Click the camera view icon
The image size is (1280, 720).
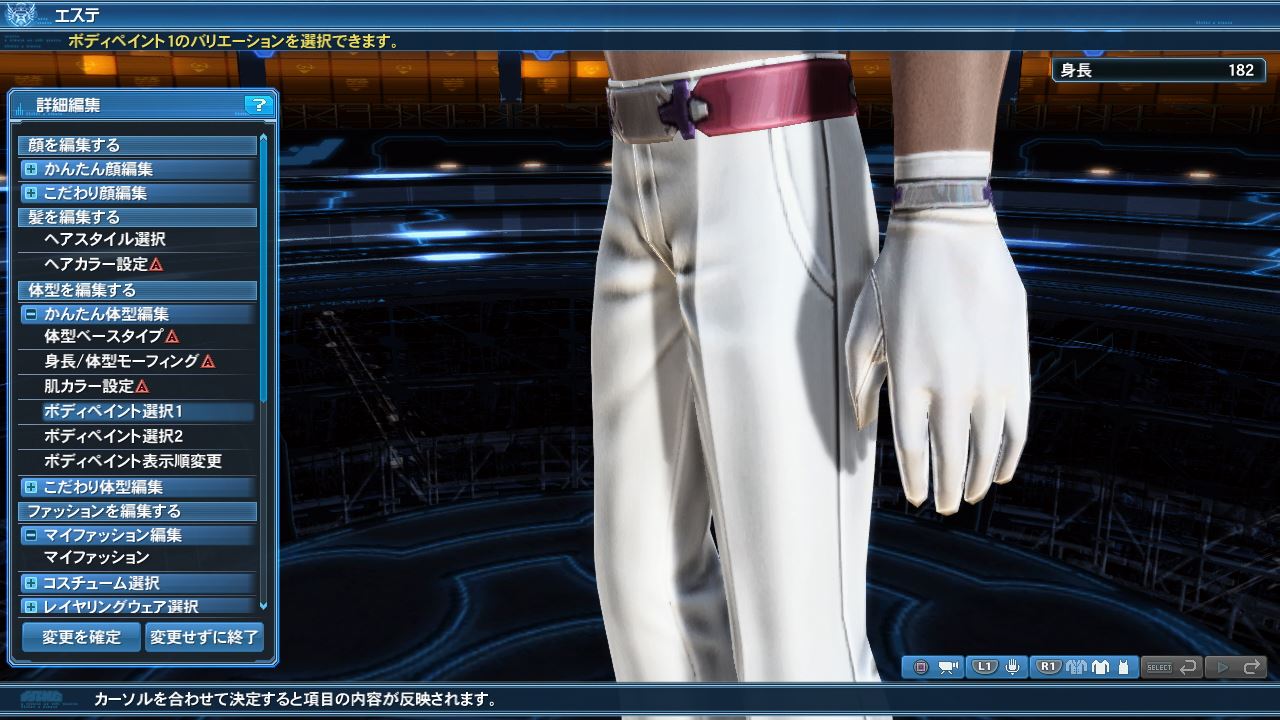tap(948, 667)
